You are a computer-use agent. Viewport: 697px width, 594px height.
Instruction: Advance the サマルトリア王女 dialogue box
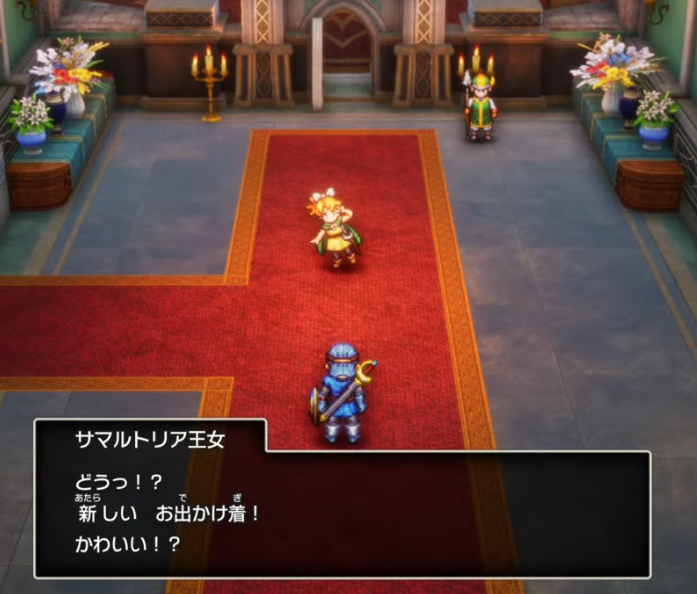342,510
